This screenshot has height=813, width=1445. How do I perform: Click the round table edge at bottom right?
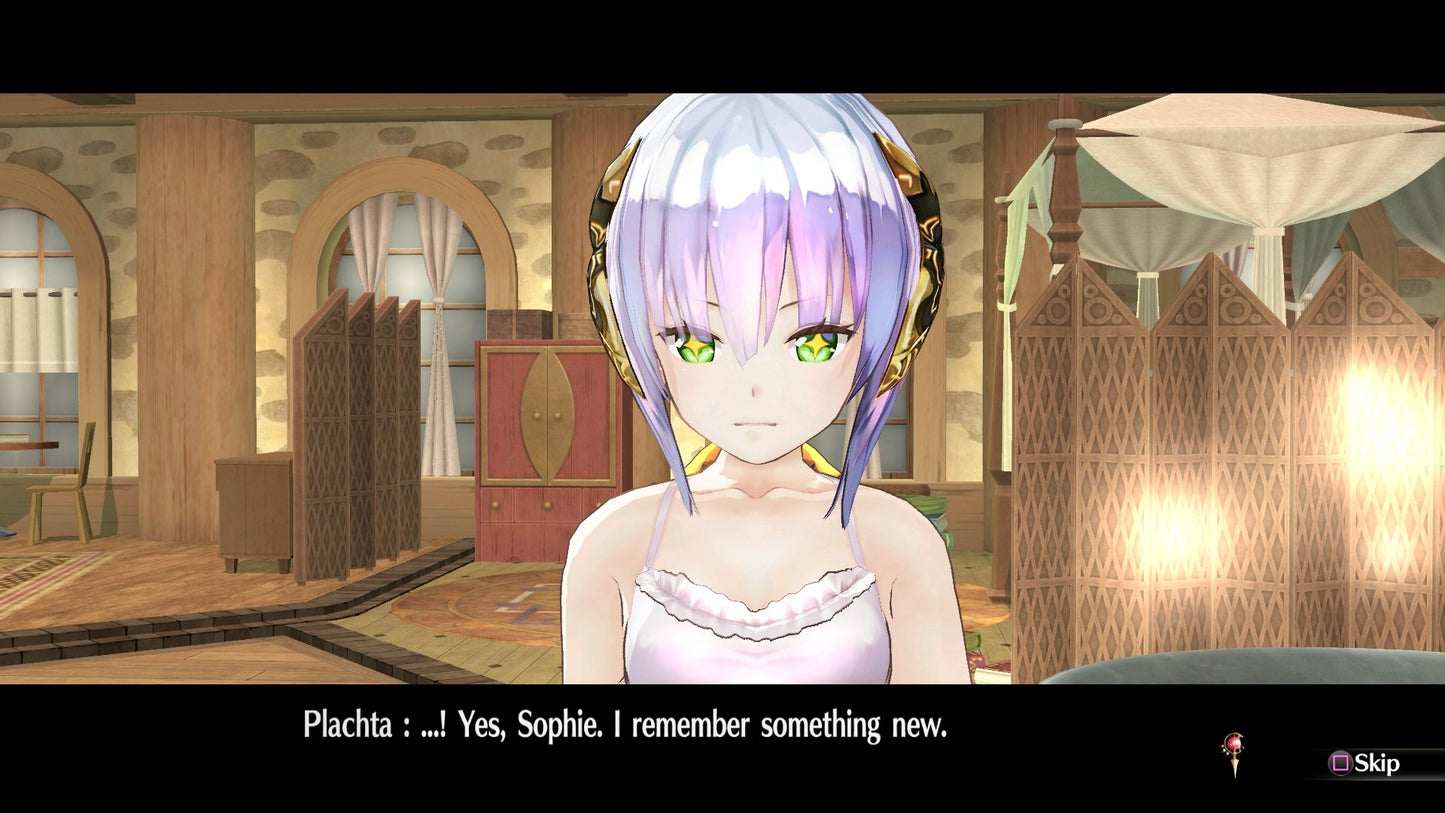(1250, 670)
